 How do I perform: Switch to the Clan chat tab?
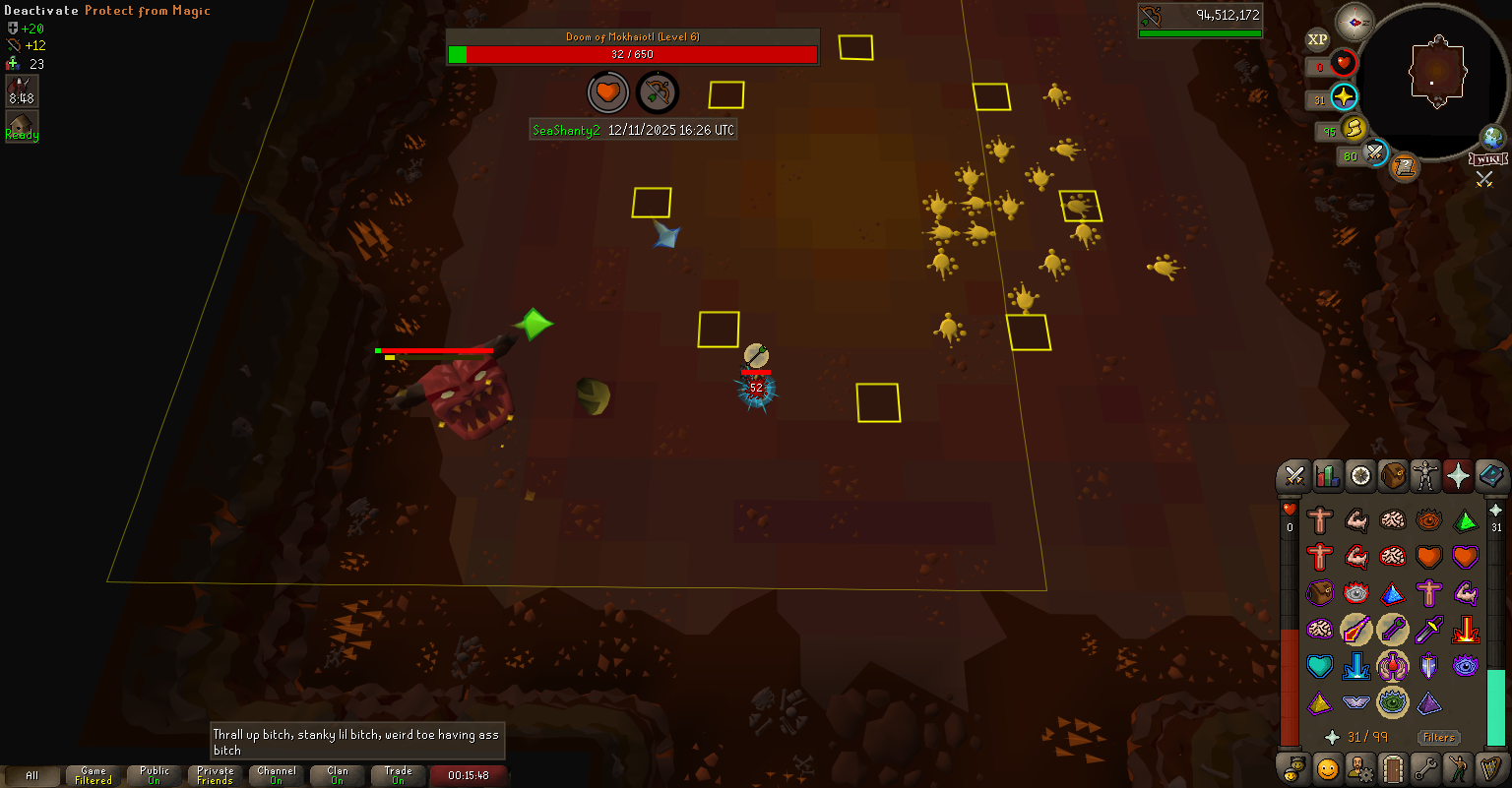(338, 775)
